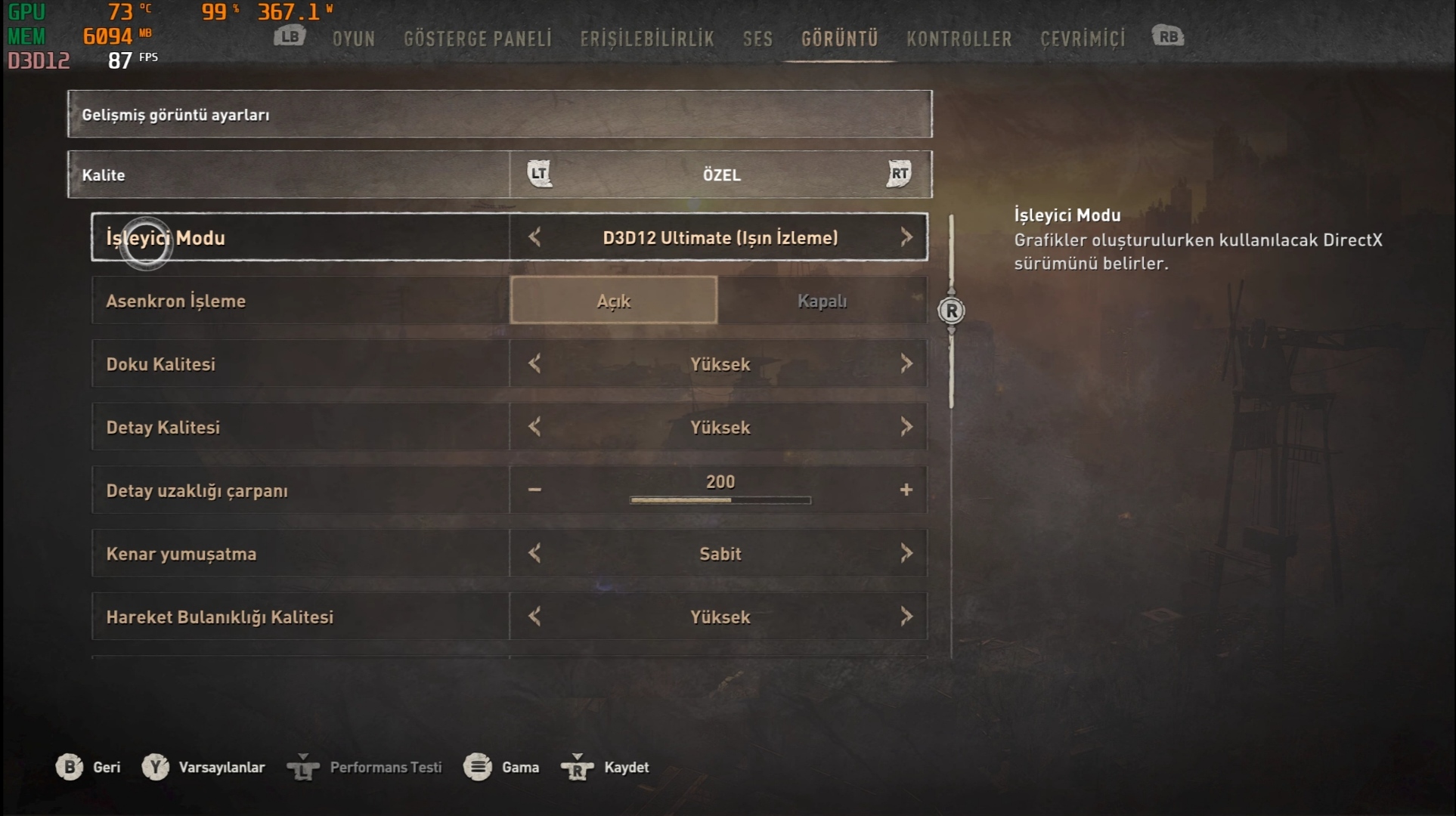Screen dimensions: 1456x816
Task: Decrease Detay uzaklığı çarpanı with minus
Action: pos(534,490)
